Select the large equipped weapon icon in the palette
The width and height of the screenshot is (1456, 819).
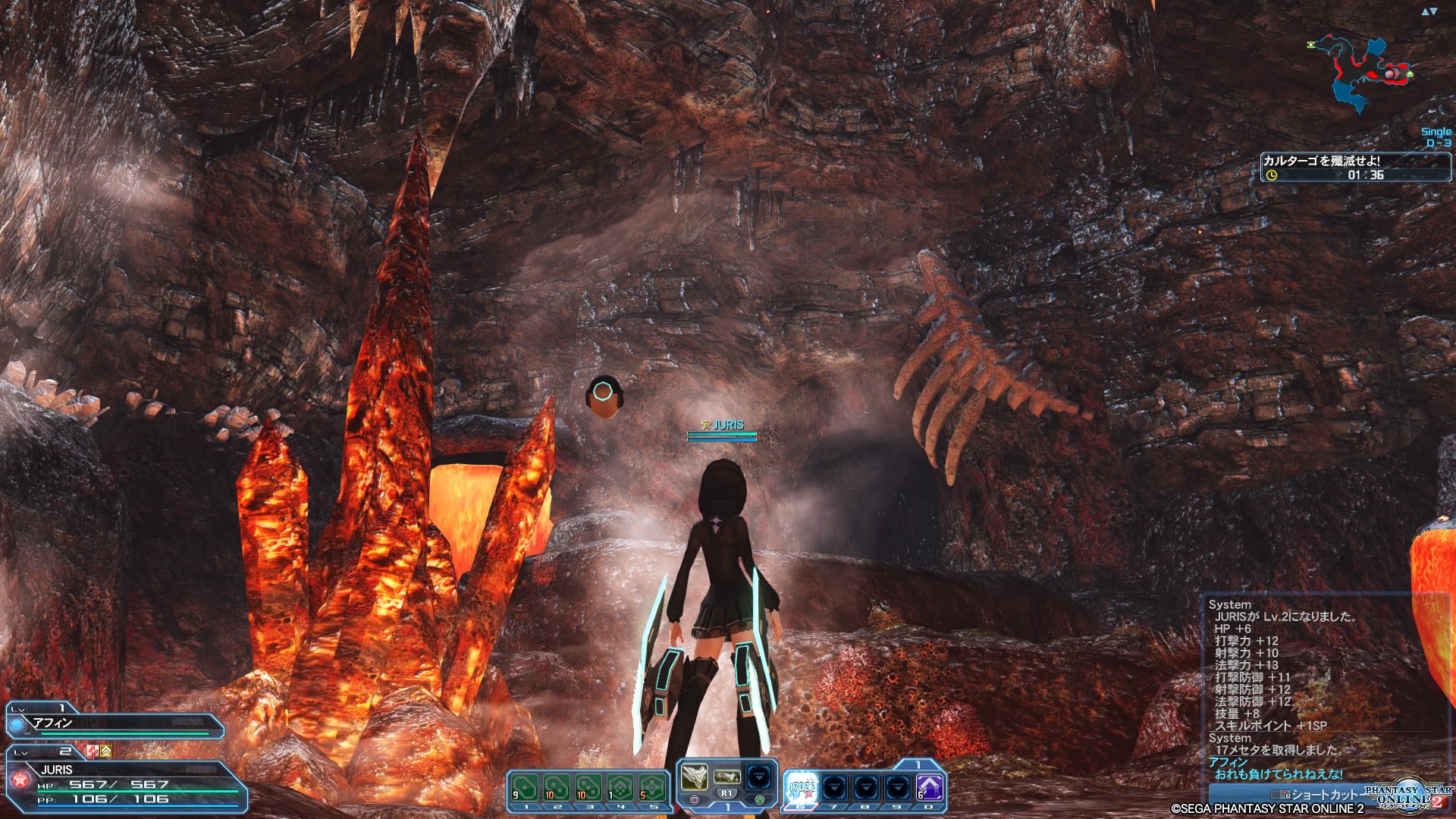[x=694, y=777]
